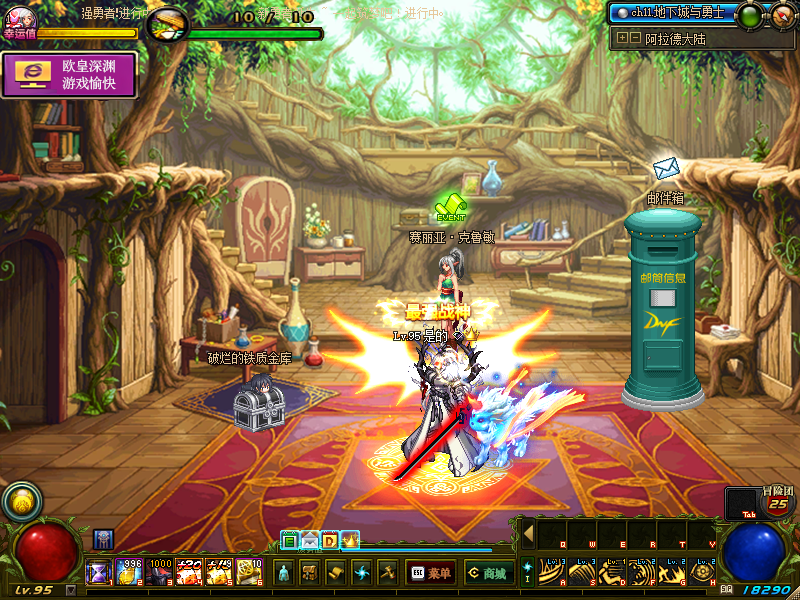The image size is (800, 600).
Task: Click the 欧皇深渊 游戏愉快 banner
Action: click(70, 75)
